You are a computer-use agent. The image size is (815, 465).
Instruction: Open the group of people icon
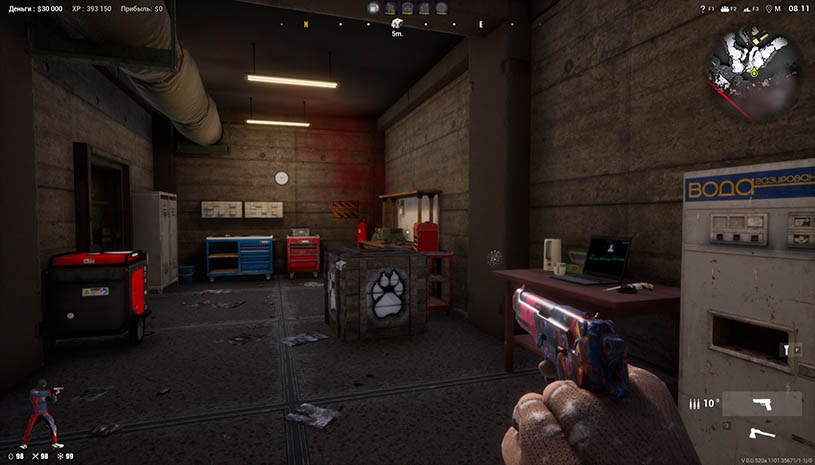(719, 8)
